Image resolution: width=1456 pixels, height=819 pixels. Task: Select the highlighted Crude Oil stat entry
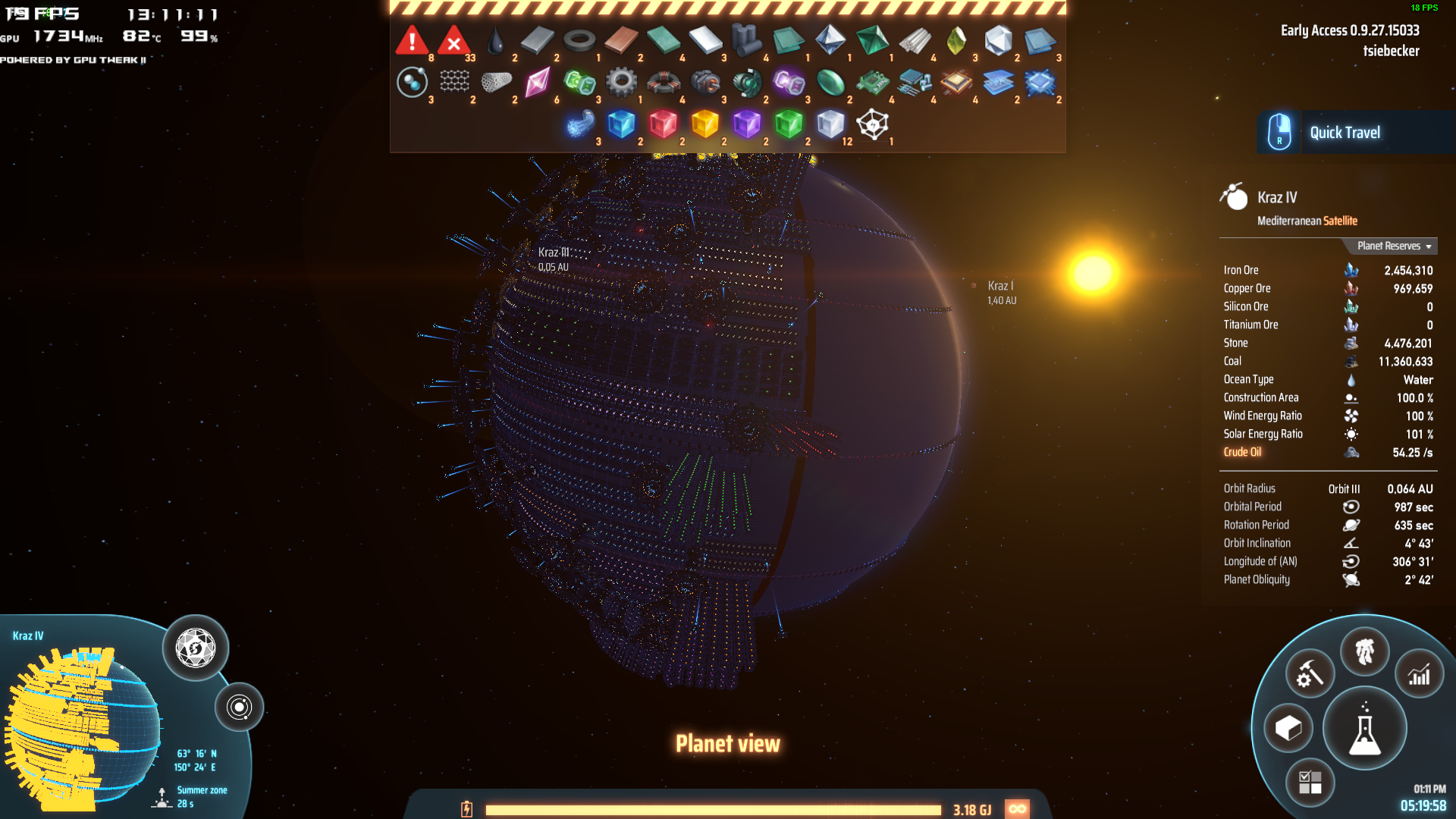(1242, 451)
